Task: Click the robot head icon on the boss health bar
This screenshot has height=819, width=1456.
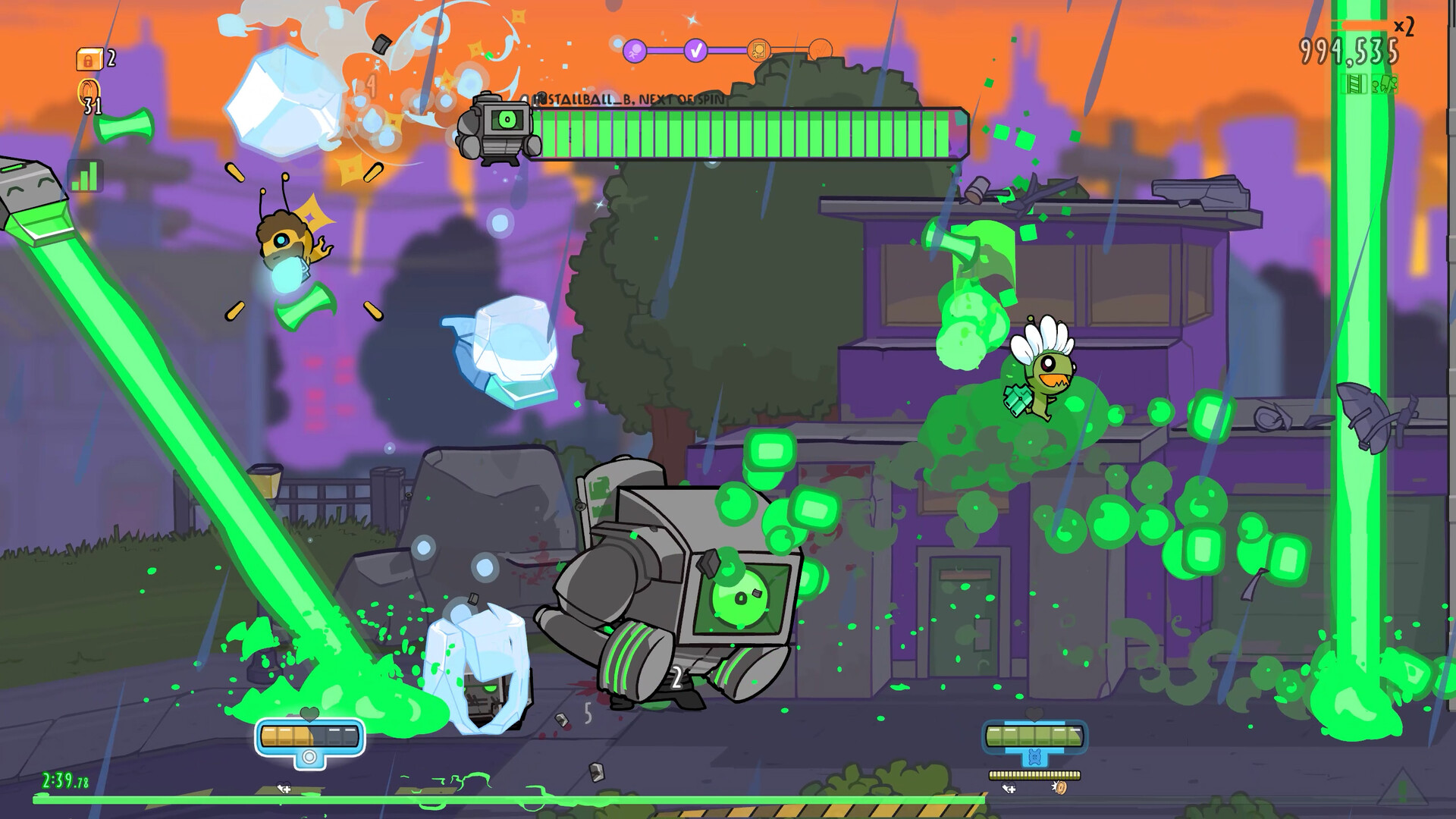Action: coord(497,127)
